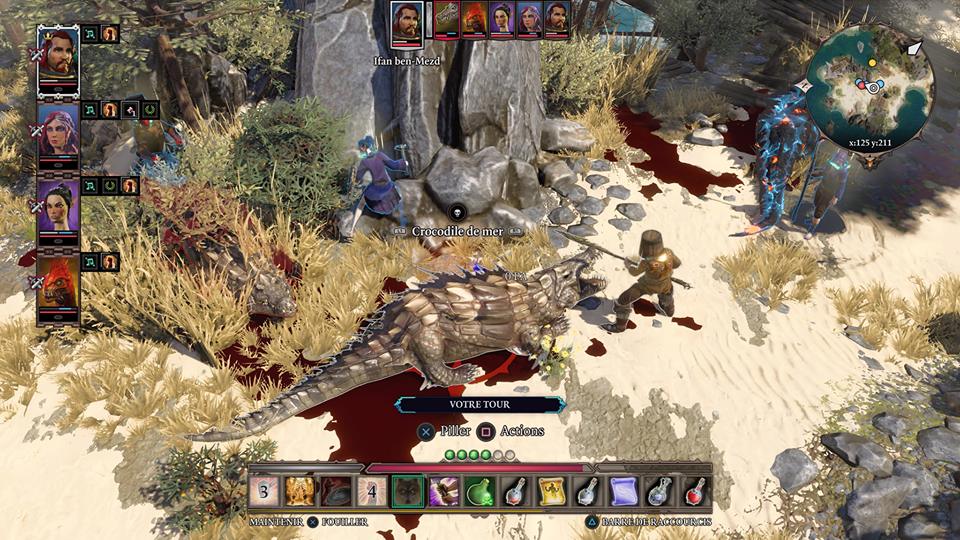Activate the purple winged skill icon
The width and height of the screenshot is (960, 540).
coord(443,491)
